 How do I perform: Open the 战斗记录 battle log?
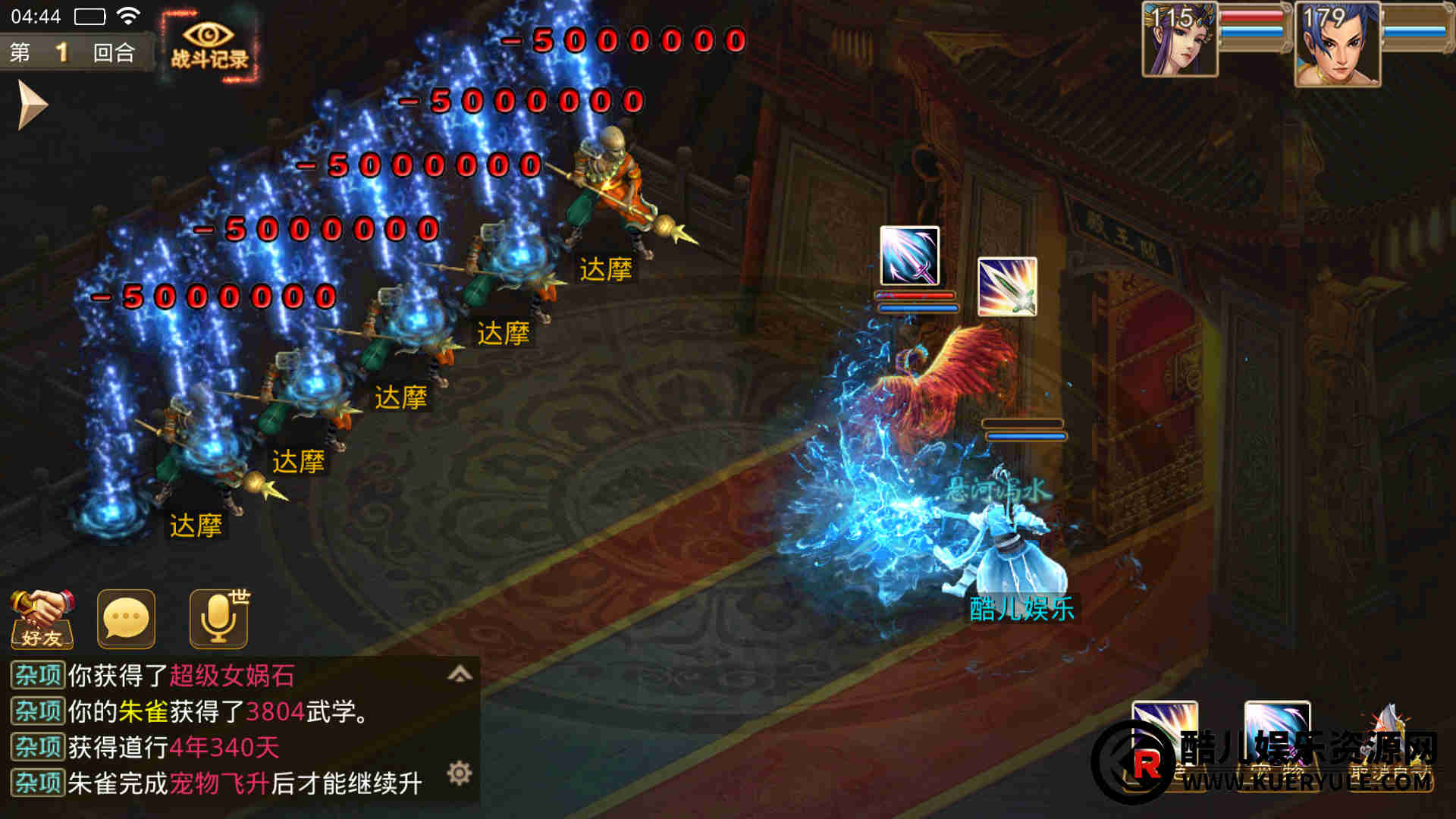pos(209,45)
